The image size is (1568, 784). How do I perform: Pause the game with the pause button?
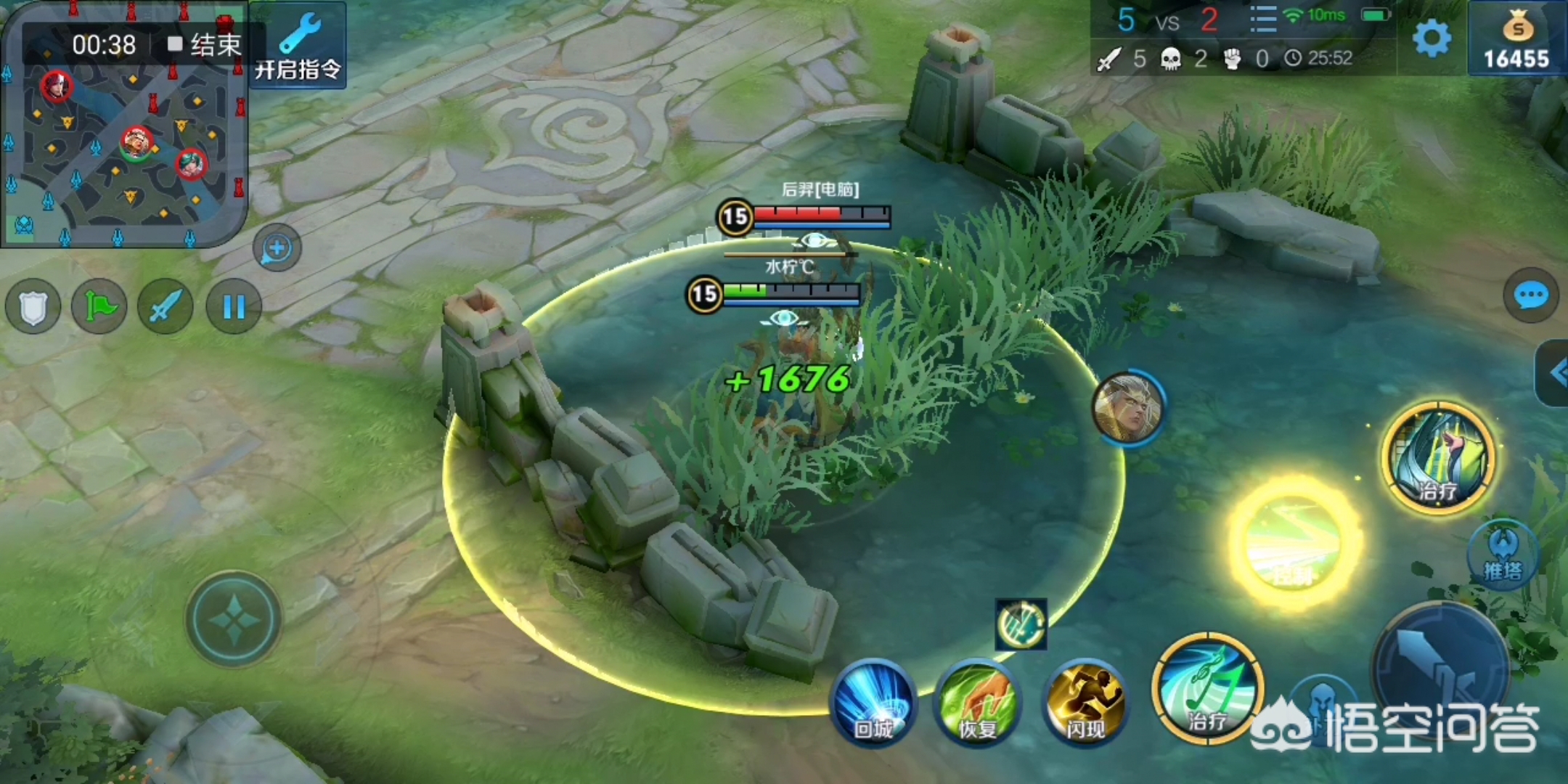tap(233, 307)
